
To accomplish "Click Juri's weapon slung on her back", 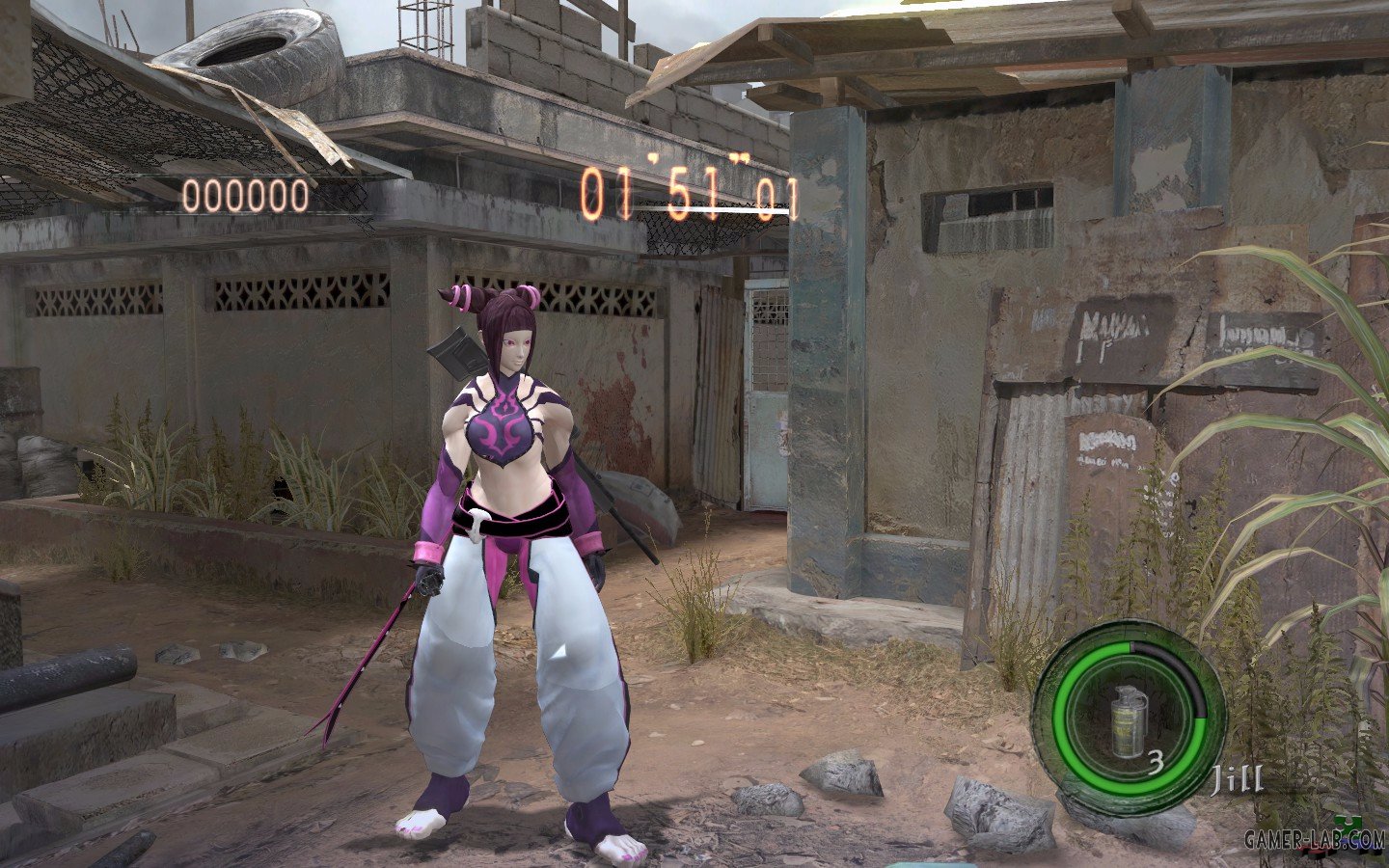I will point(454,357).
